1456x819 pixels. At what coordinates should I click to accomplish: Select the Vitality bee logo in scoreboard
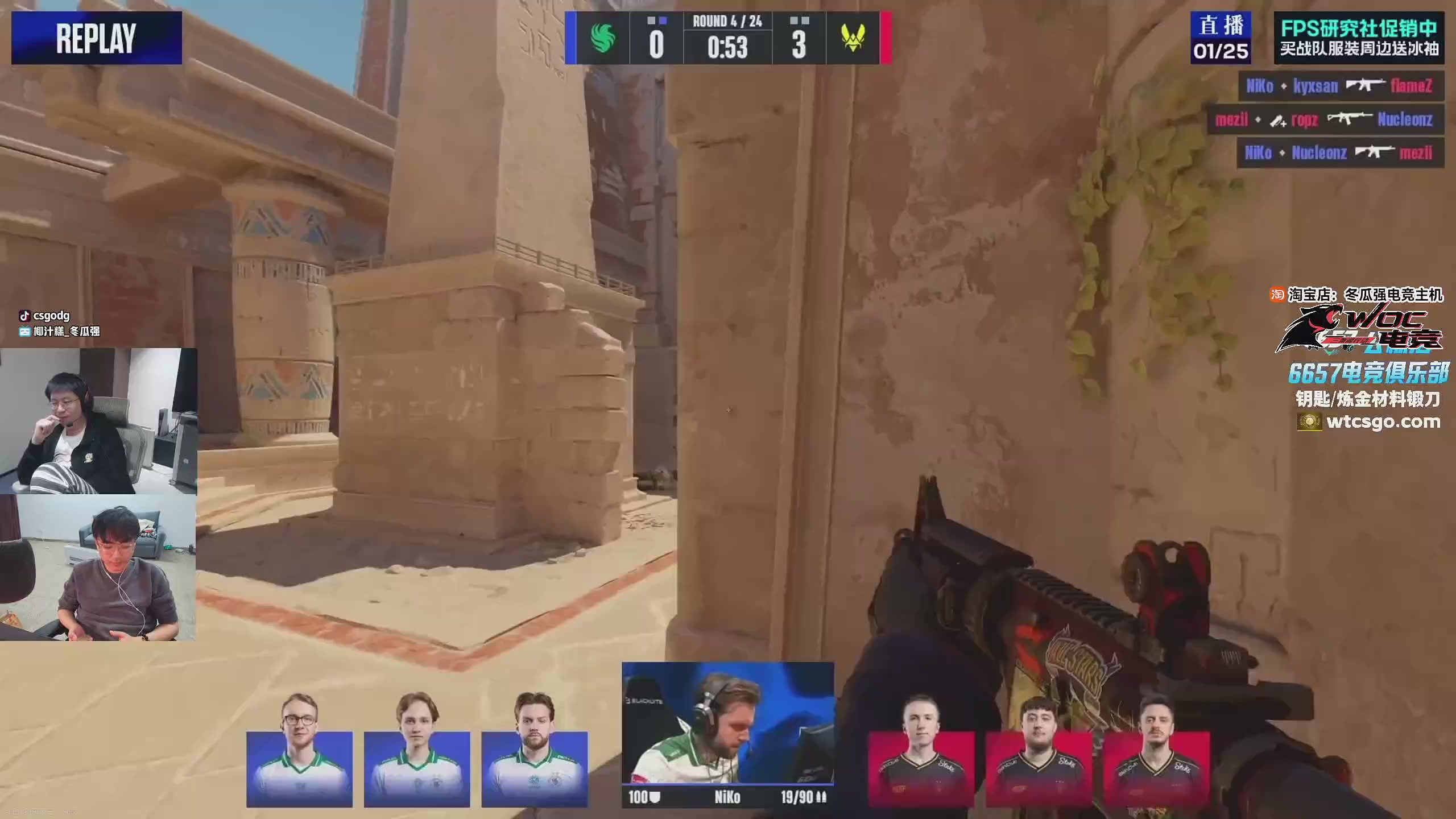tap(853, 39)
